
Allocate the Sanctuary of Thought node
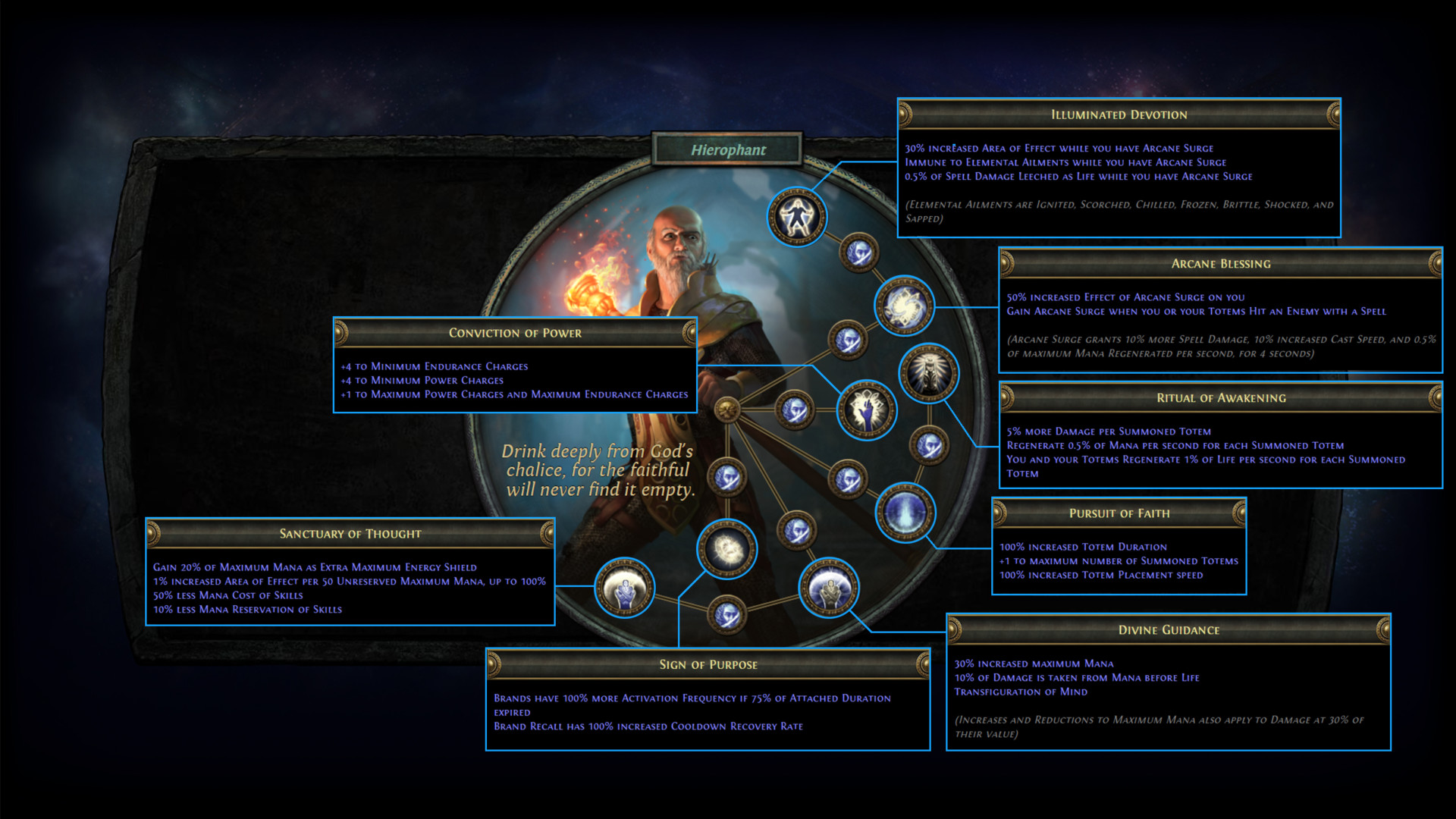coord(624,587)
